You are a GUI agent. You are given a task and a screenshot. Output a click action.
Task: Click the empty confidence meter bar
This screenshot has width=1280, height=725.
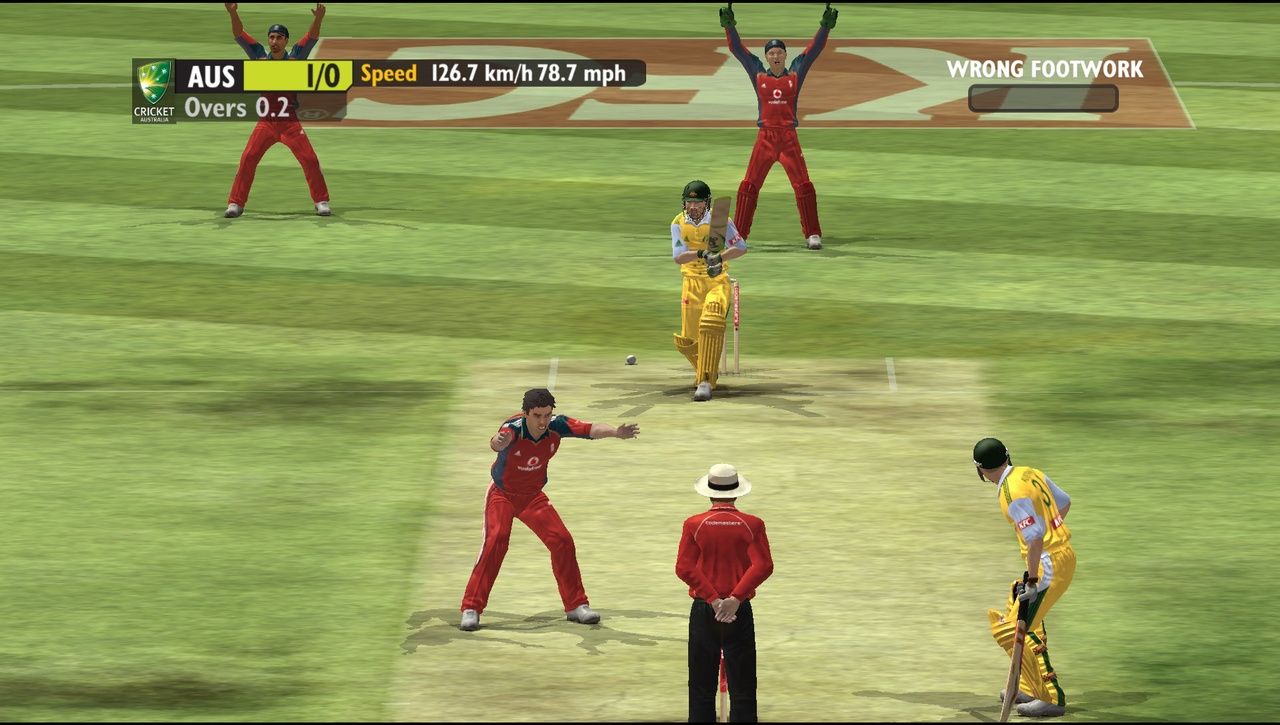point(1041,97)
